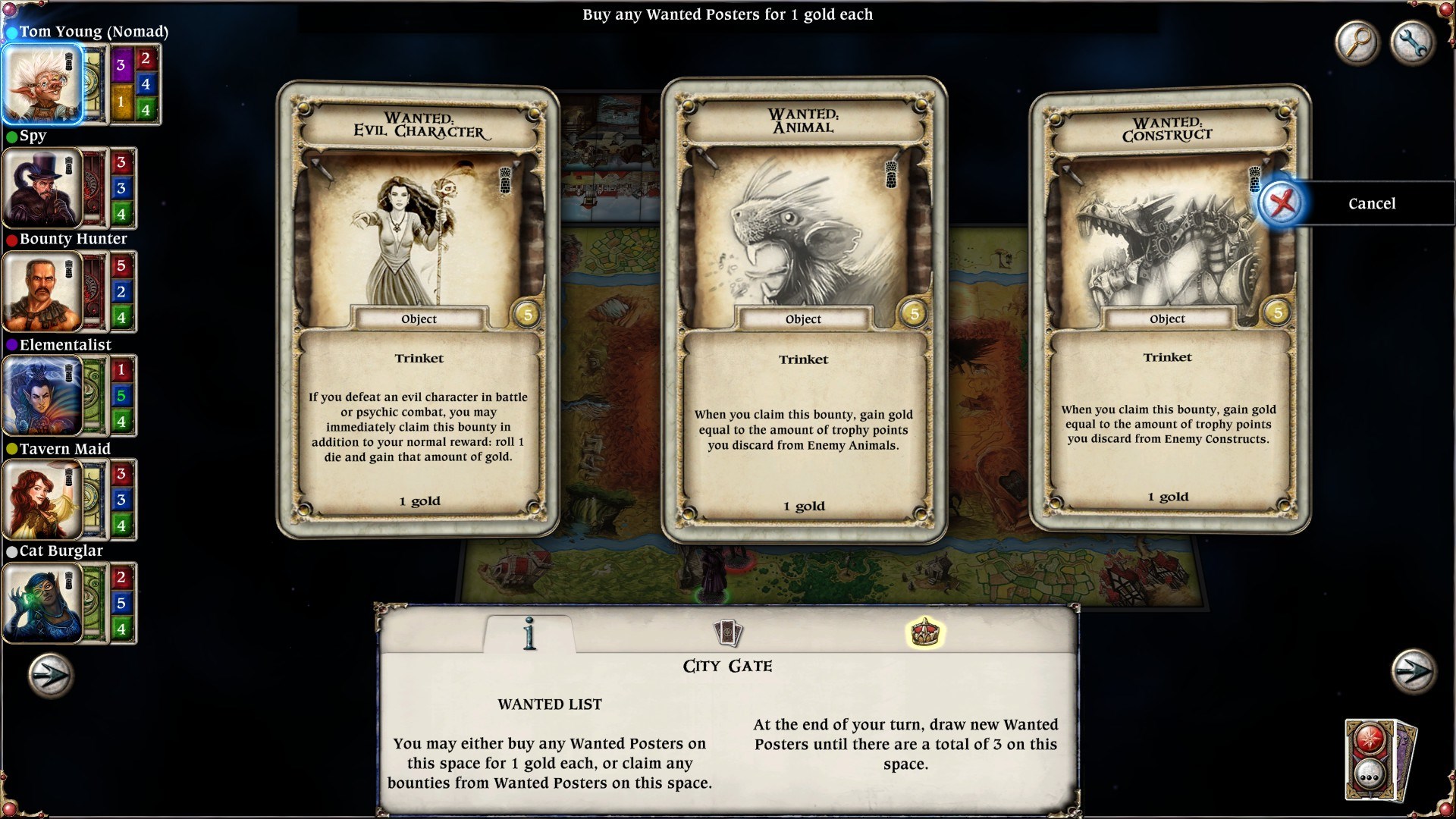The width and height of the screenshot is (1456, 819).
Task: Toggle the green indicator beside Spy
Action: (11, 136)
